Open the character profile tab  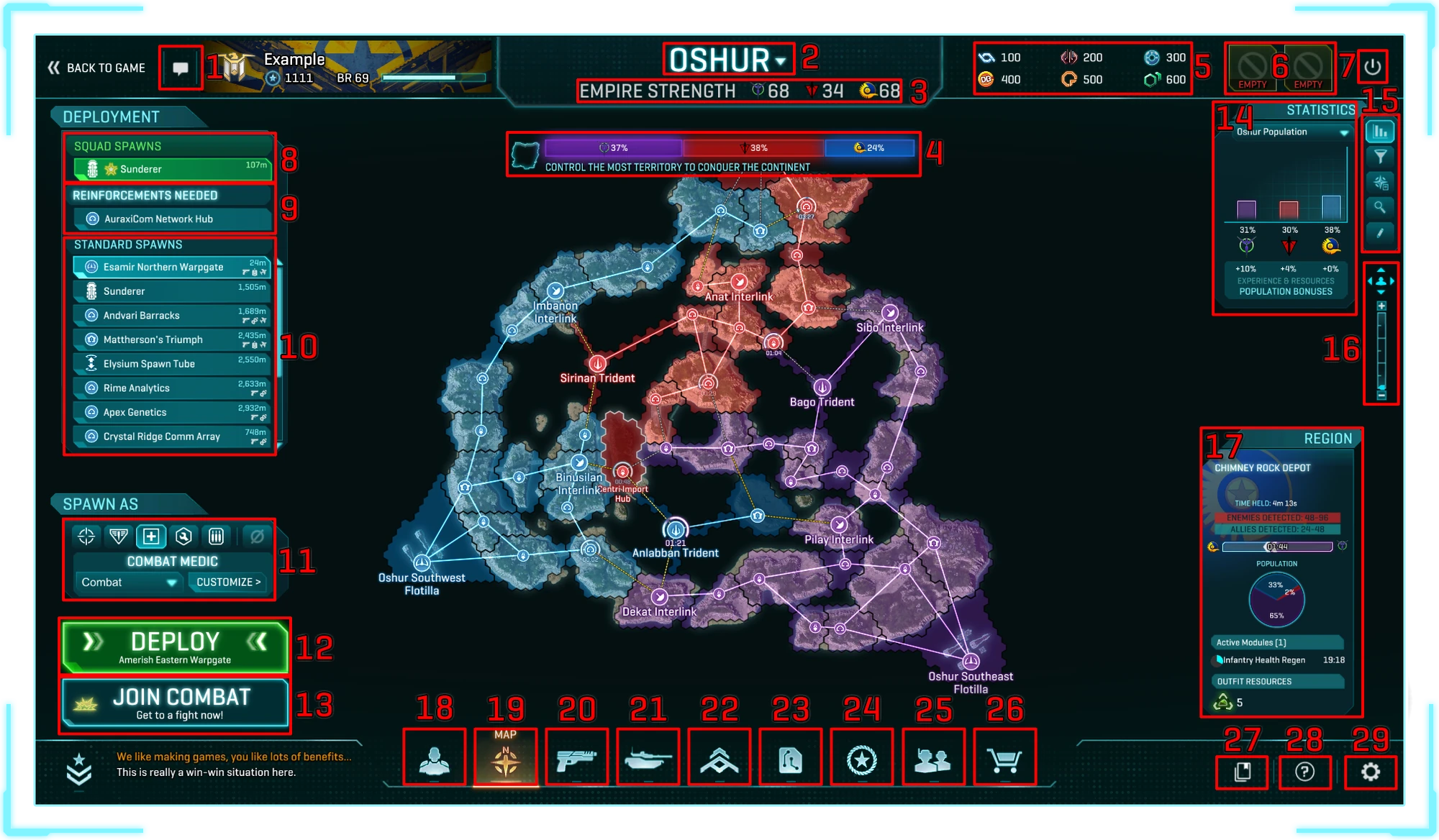pos(434,757)
